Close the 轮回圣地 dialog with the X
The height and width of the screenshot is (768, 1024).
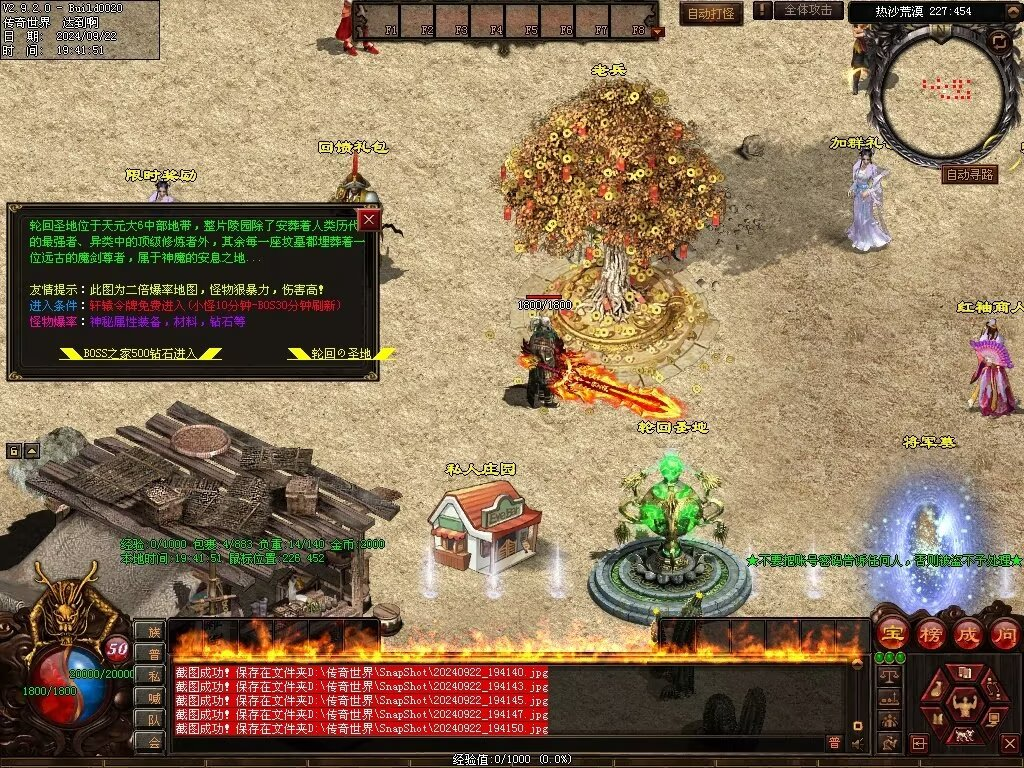369,219
